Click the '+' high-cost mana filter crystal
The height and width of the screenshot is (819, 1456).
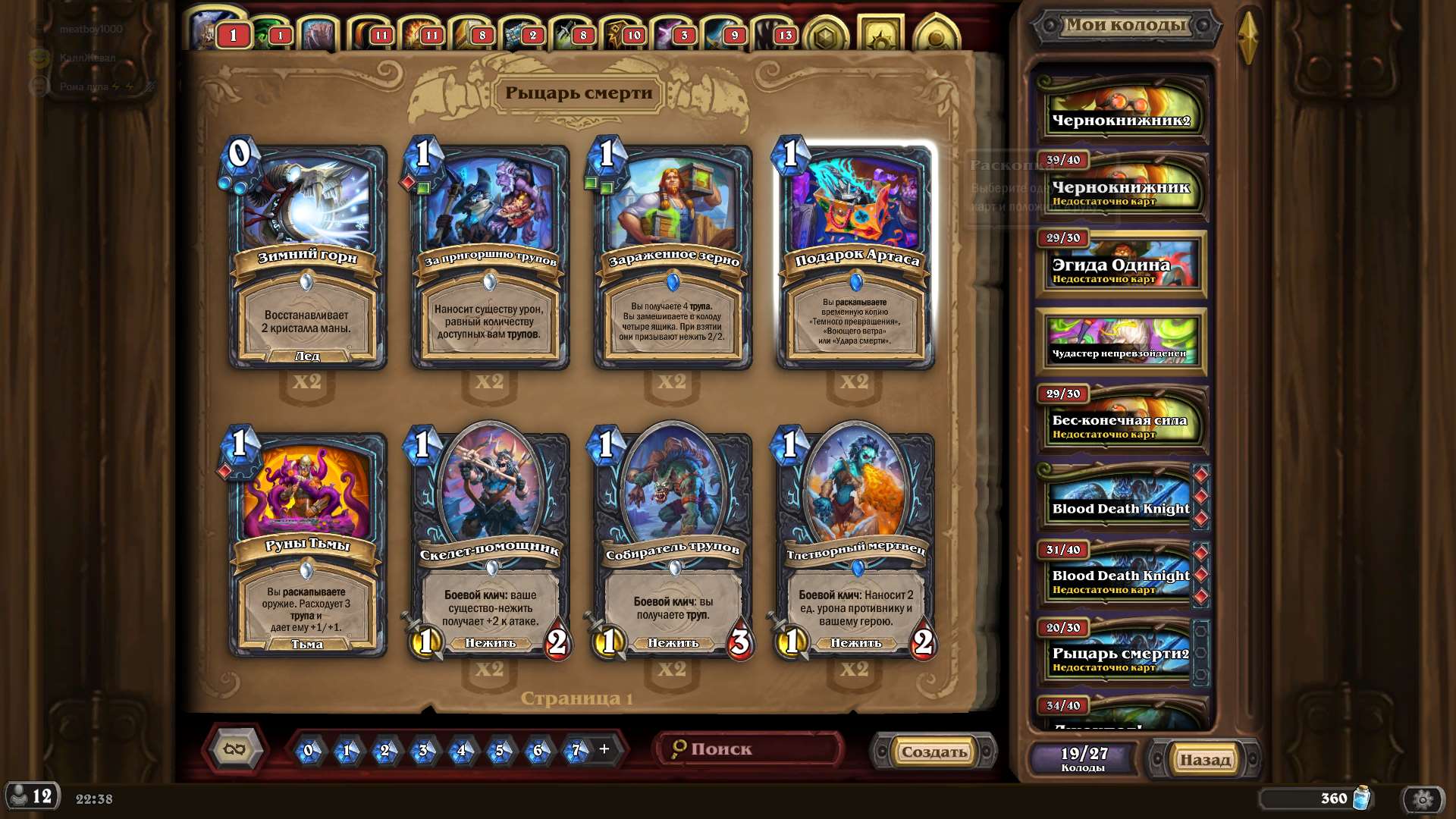[x=603, y=749]
